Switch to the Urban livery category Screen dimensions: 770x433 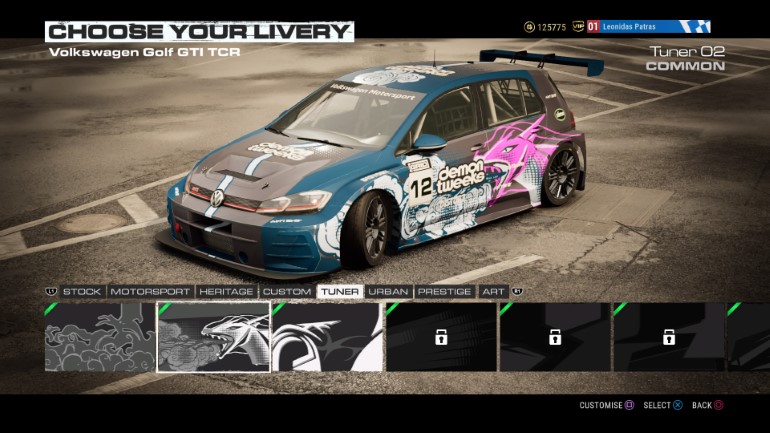click(388, 291)
